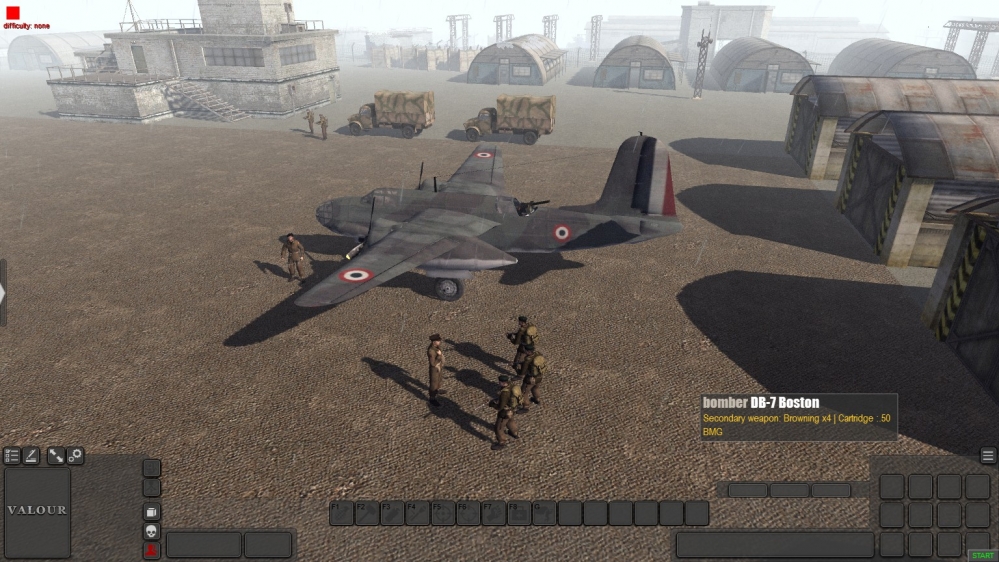999x562 pixels.
Task: Open the hamburger menu on the right
Action: (x=988, y=456)
